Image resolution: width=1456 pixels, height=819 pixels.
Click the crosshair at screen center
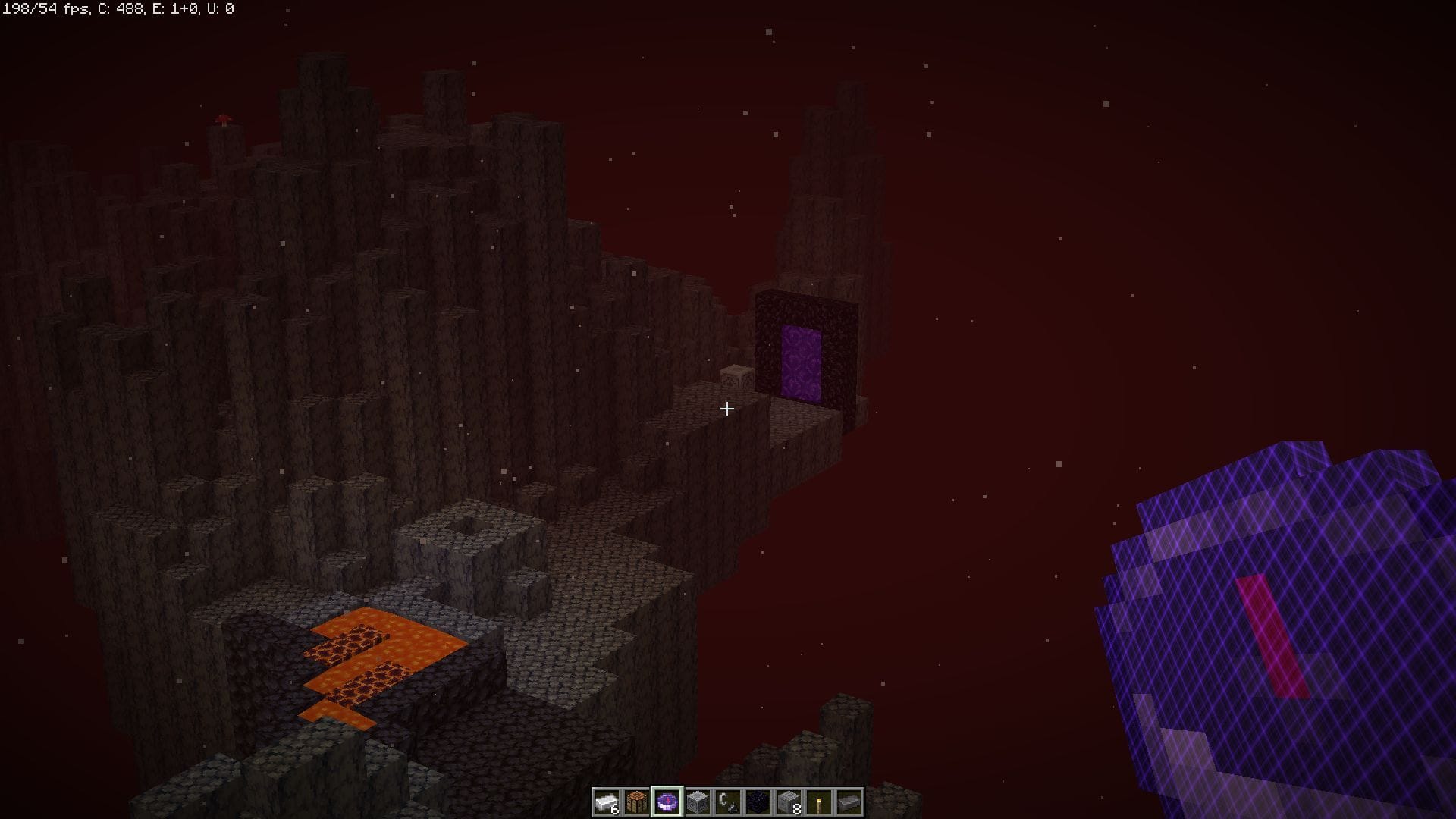pos(726,409)
